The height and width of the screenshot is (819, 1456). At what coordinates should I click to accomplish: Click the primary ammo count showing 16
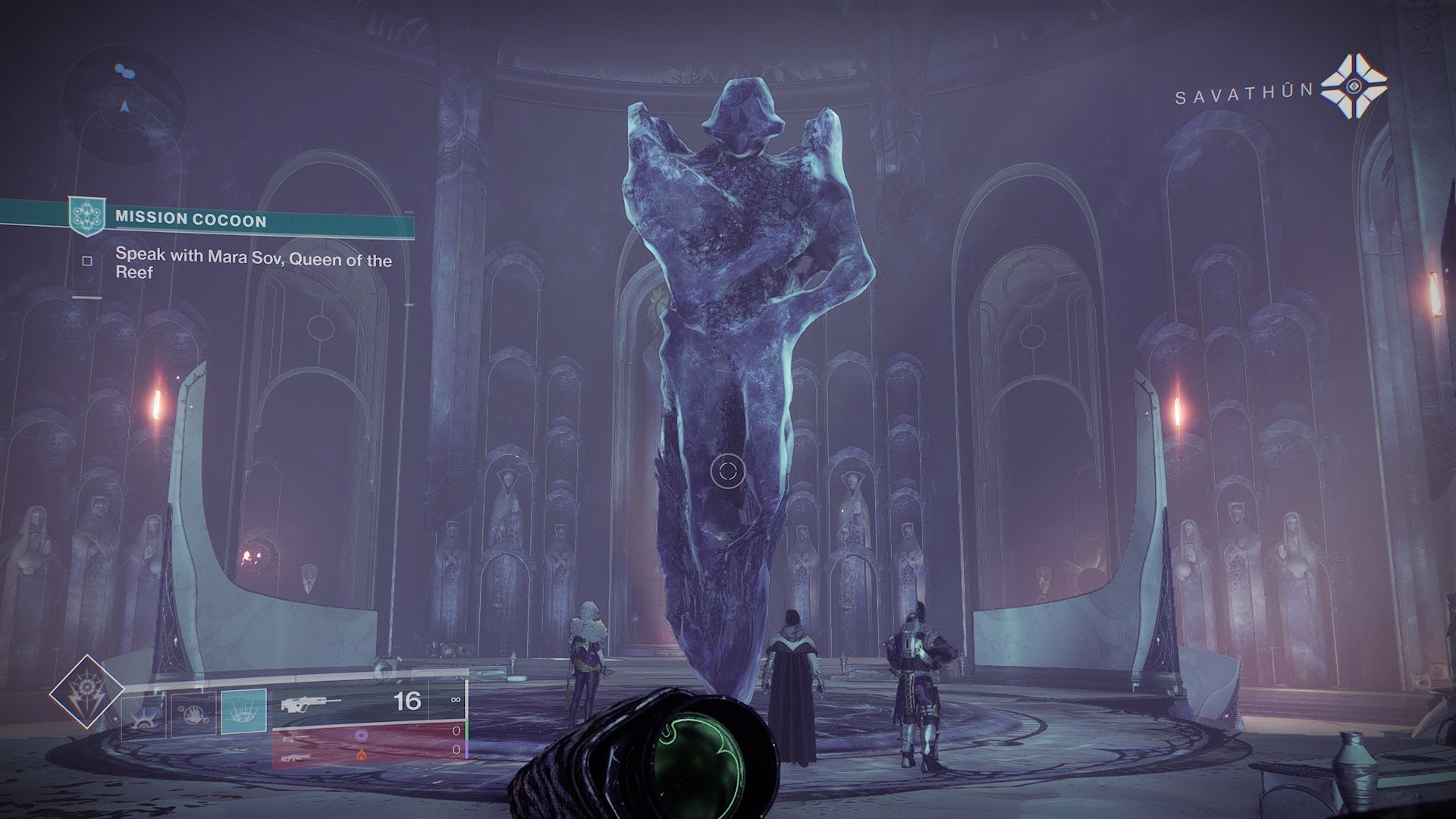click(x=407, y=699)
